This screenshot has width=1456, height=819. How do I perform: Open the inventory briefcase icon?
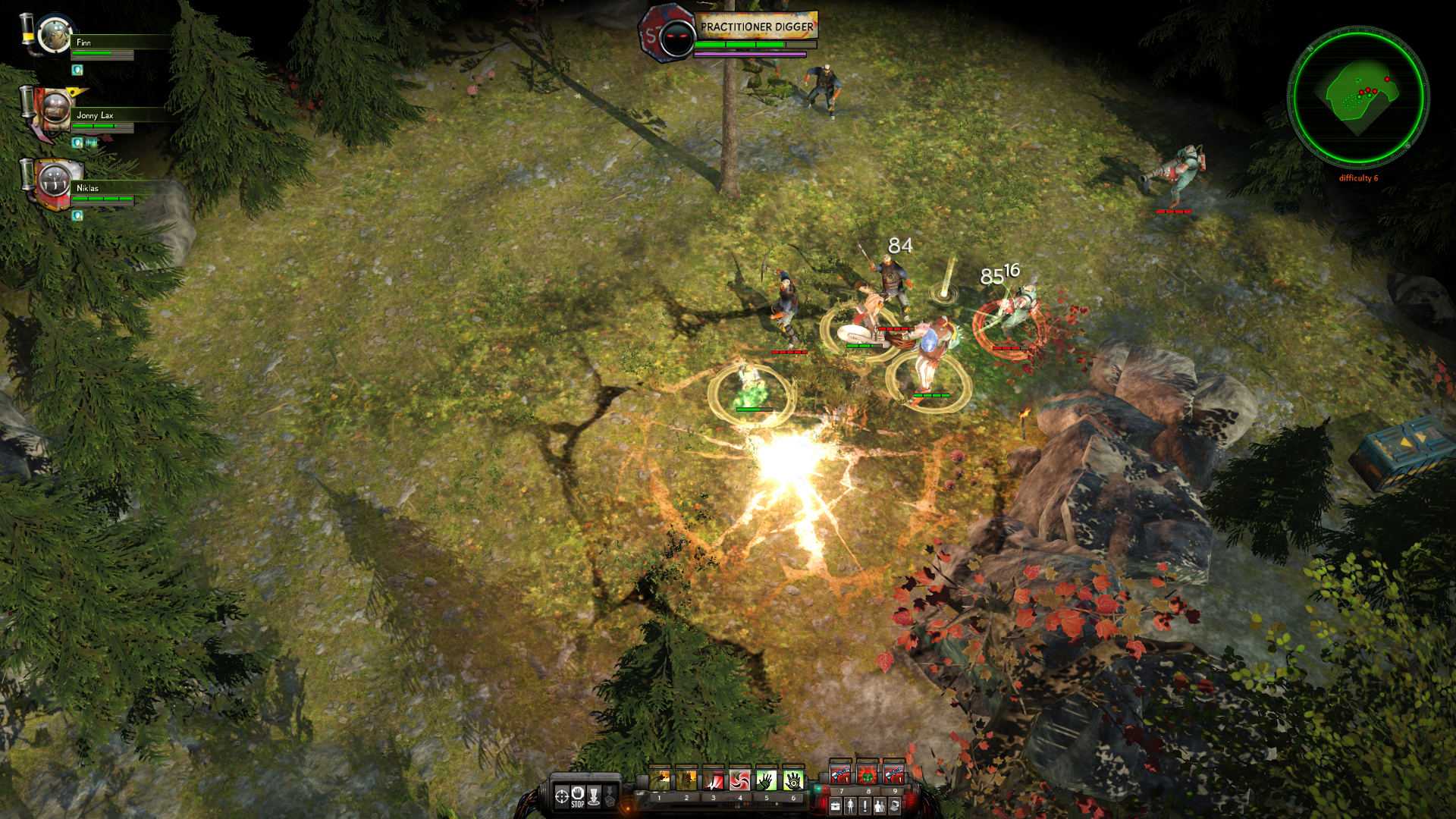[836, 804]
